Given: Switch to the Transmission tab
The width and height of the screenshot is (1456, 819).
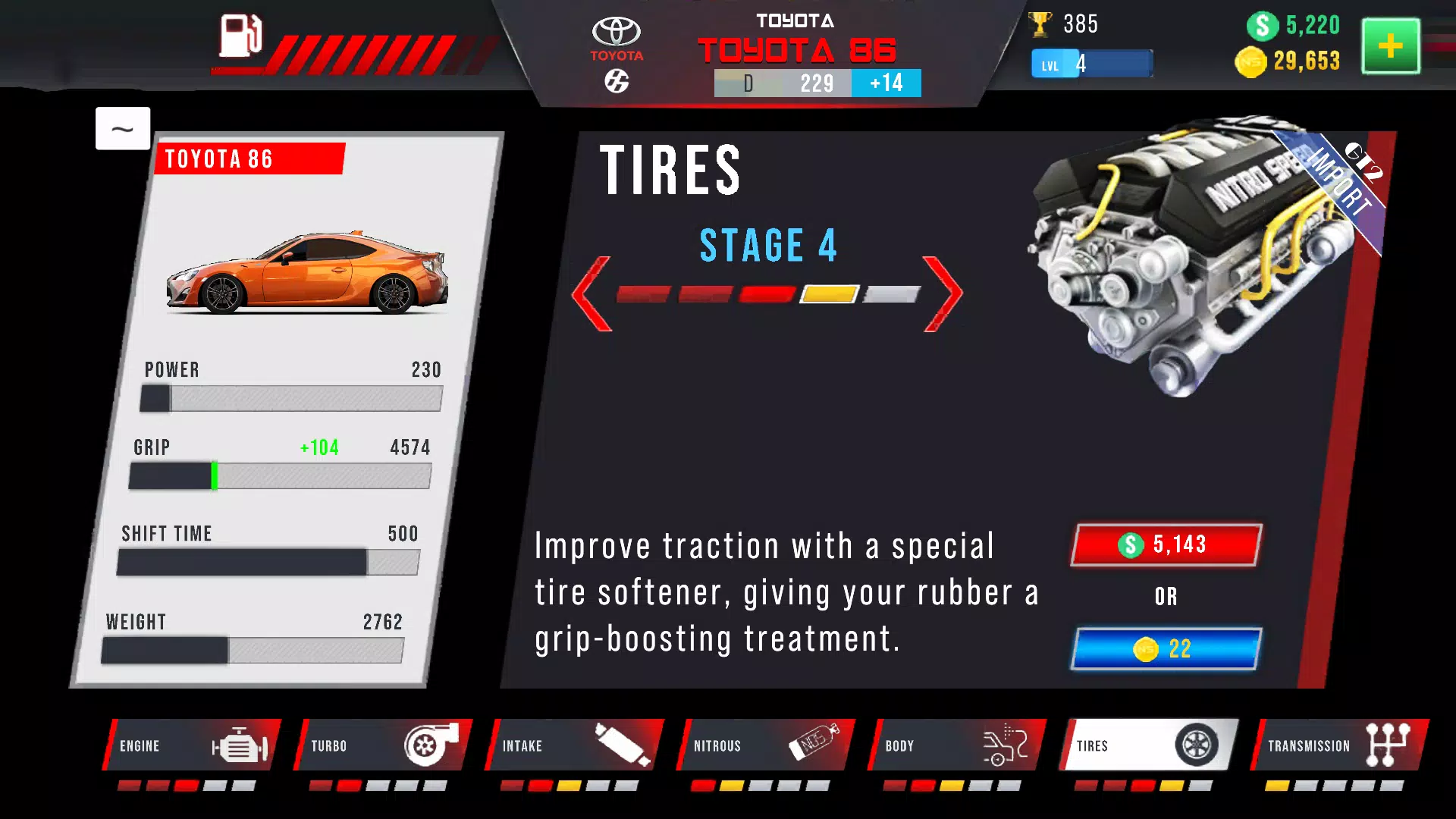Looking at the screenshot, I should 1338,745.
